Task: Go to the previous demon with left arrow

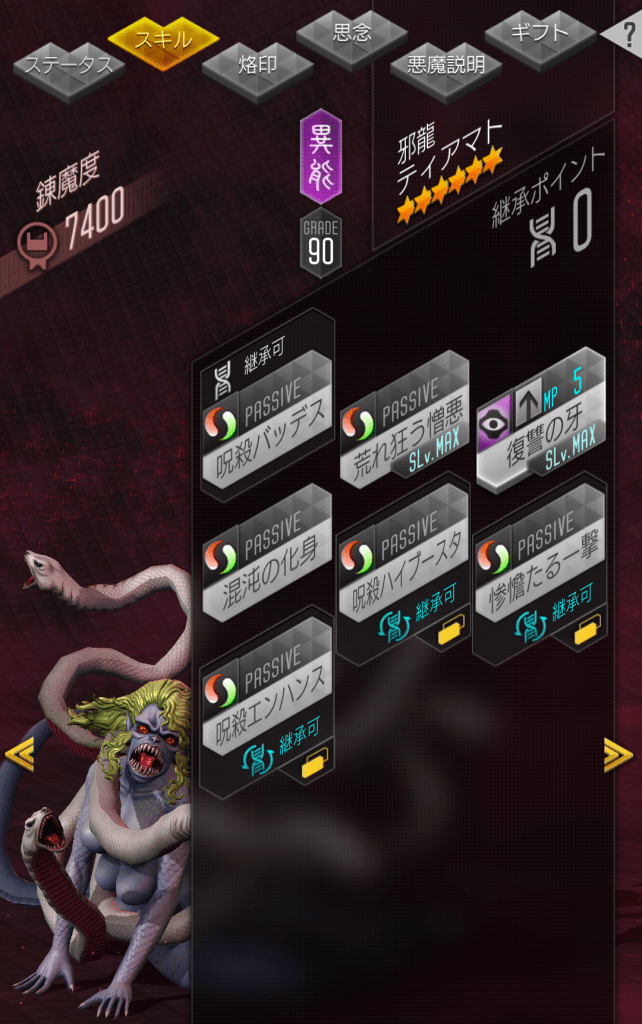Action: 20,754
